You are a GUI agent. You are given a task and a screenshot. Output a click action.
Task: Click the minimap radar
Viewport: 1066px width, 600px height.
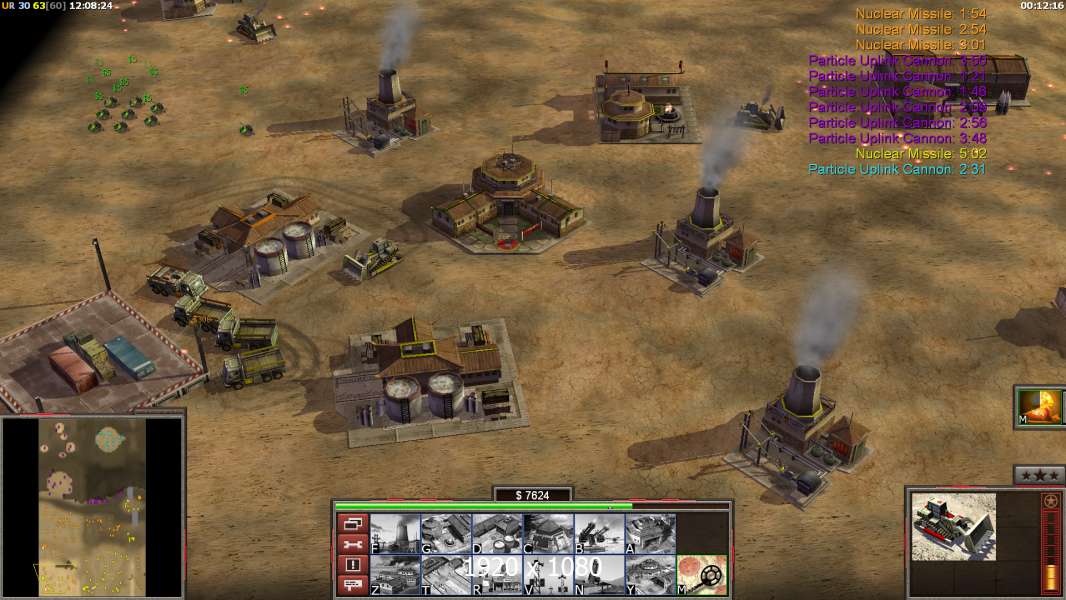click(x=93, y=506)
